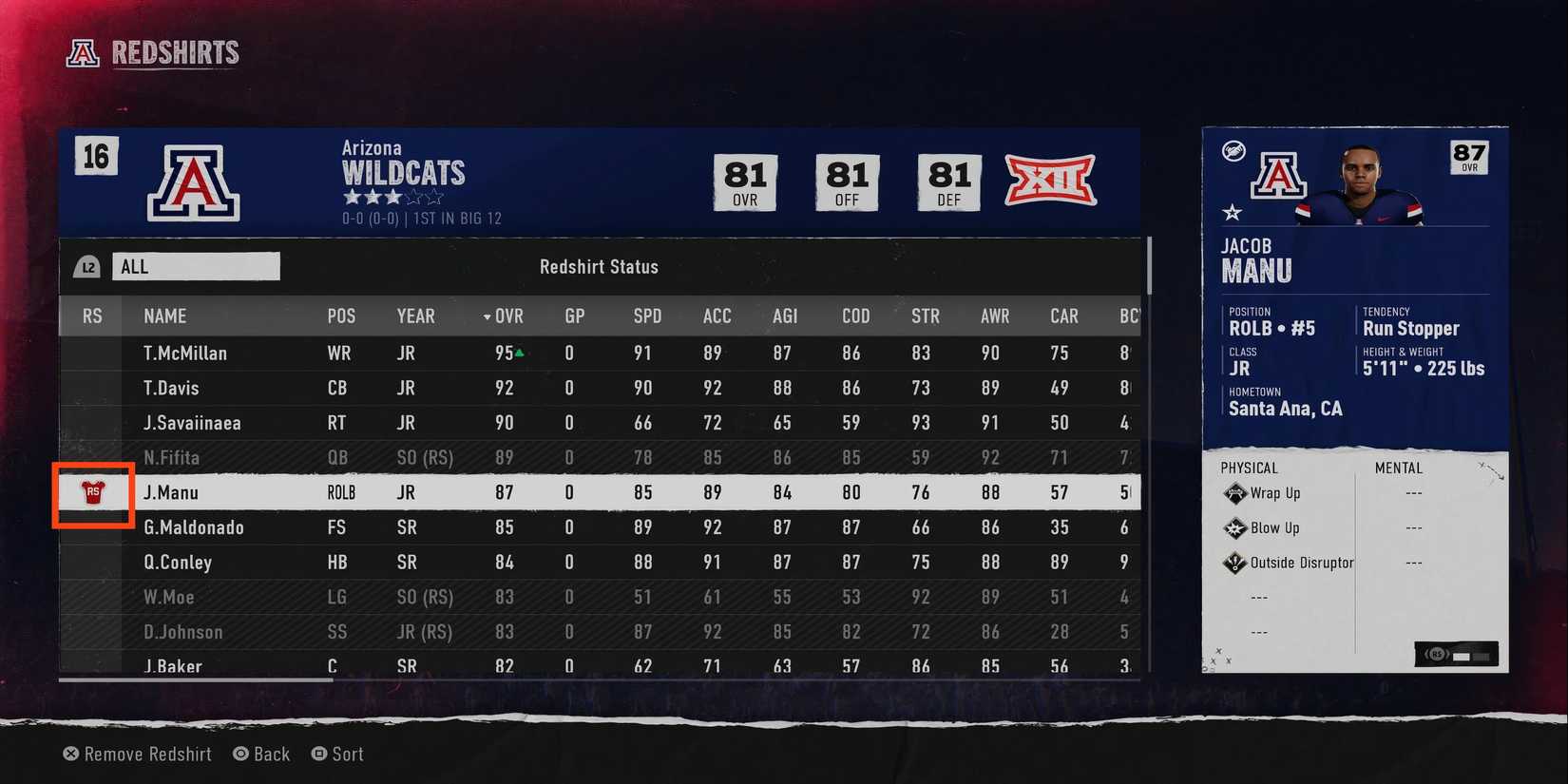Click the OVR sort arrow
Image resolution: width=1568 pixels, height=784 pixels.
486,316
